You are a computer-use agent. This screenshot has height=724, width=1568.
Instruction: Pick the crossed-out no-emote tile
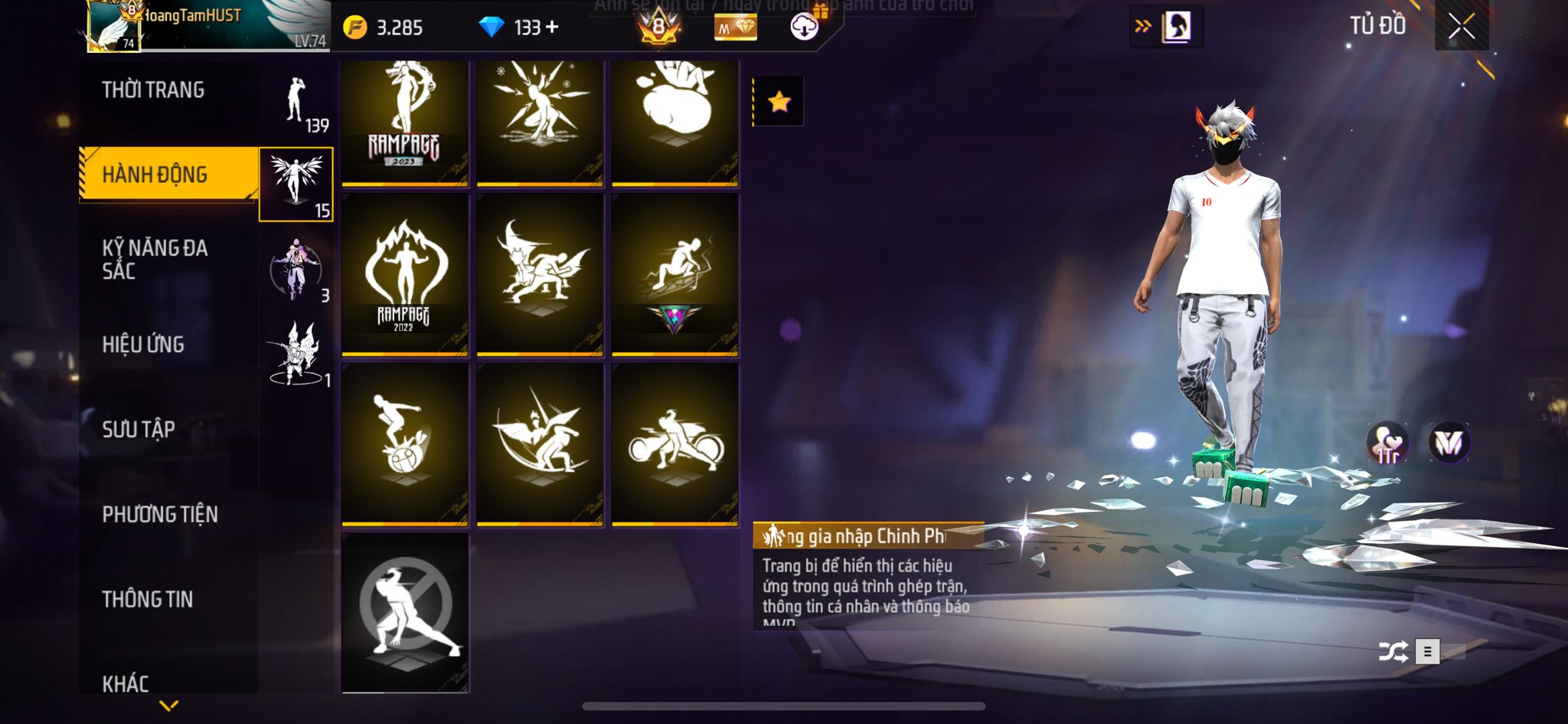404,613
